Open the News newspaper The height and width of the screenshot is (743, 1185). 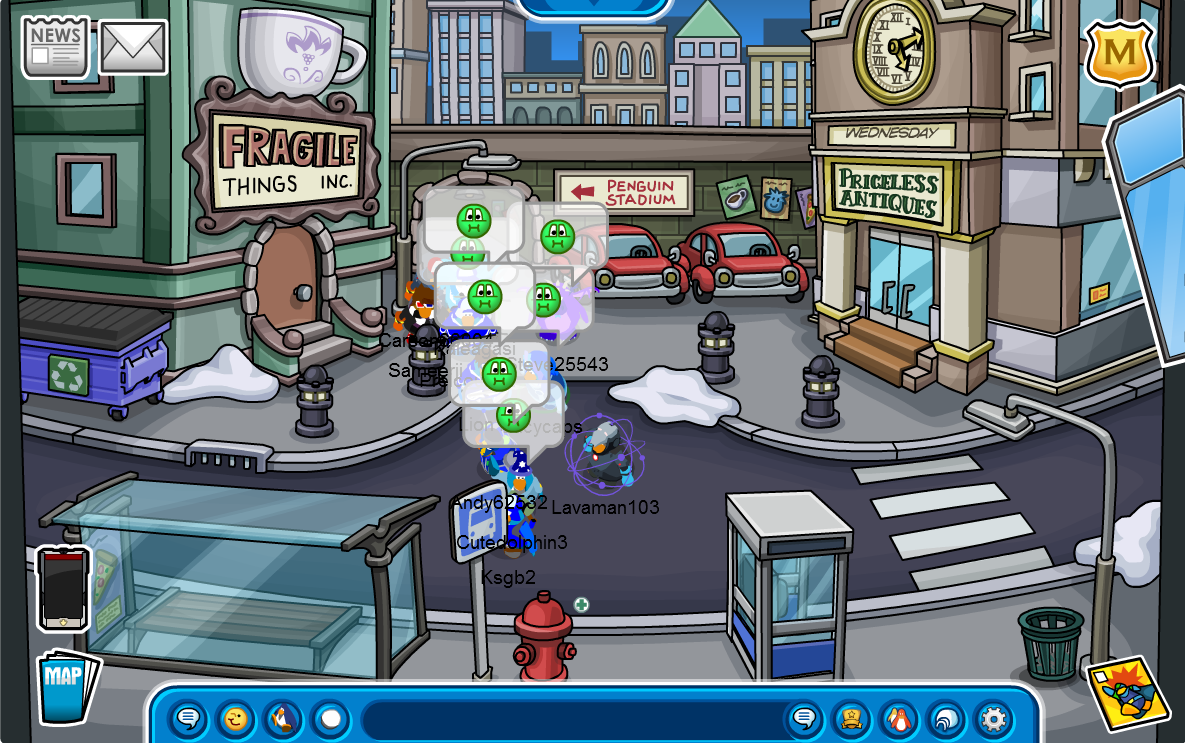pos(55,47)
